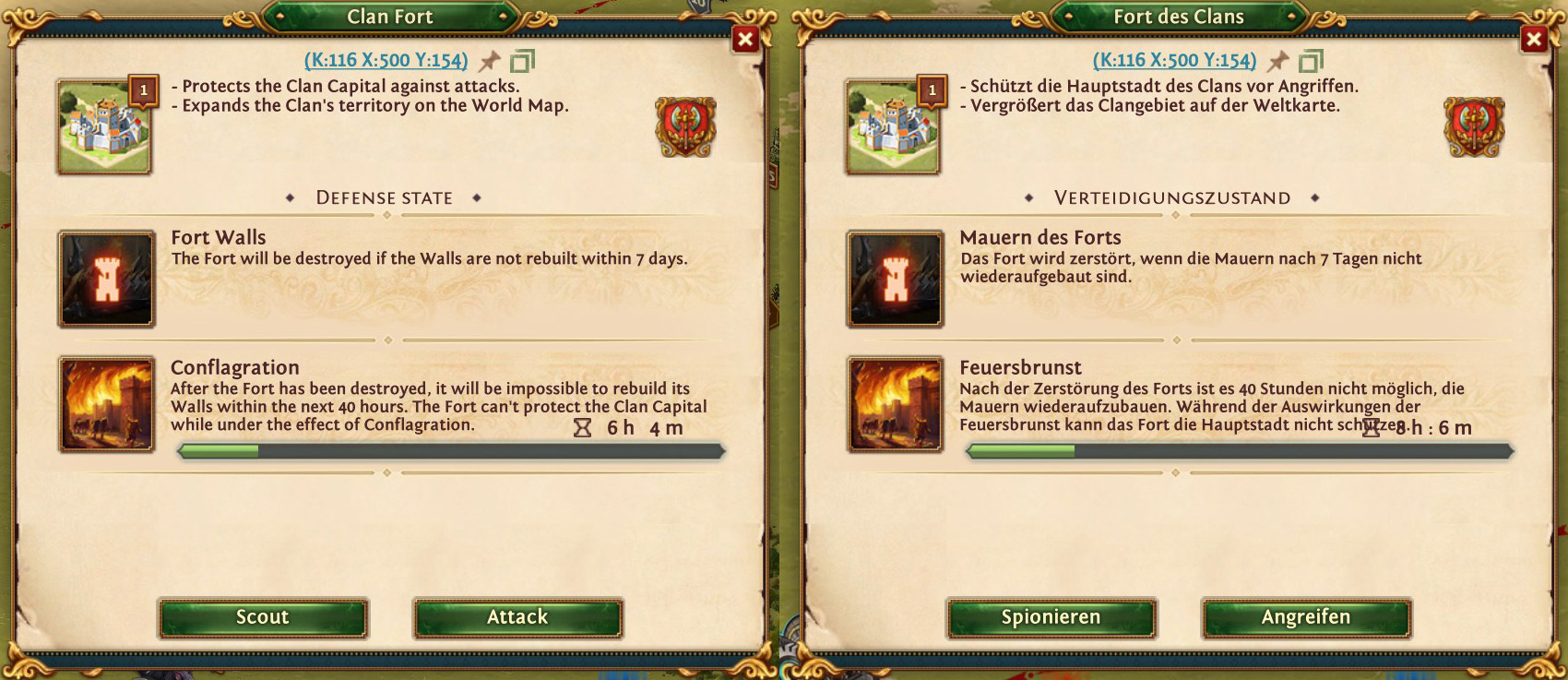This screenshot has width=1568, height=680.
Task: Close the Clan Fort window
Action: (745, 39)
